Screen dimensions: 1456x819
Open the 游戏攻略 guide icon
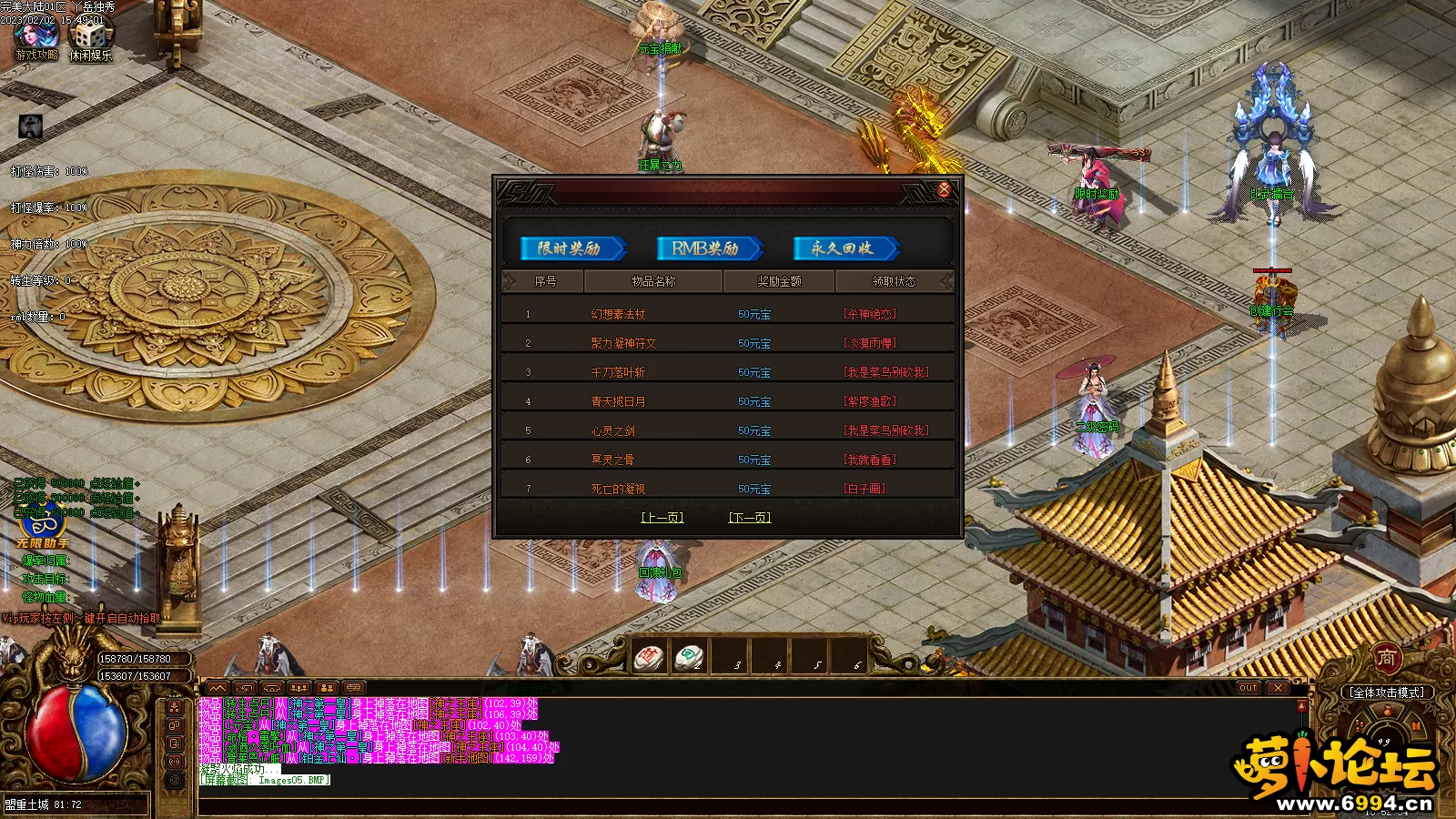pos(36,38)
